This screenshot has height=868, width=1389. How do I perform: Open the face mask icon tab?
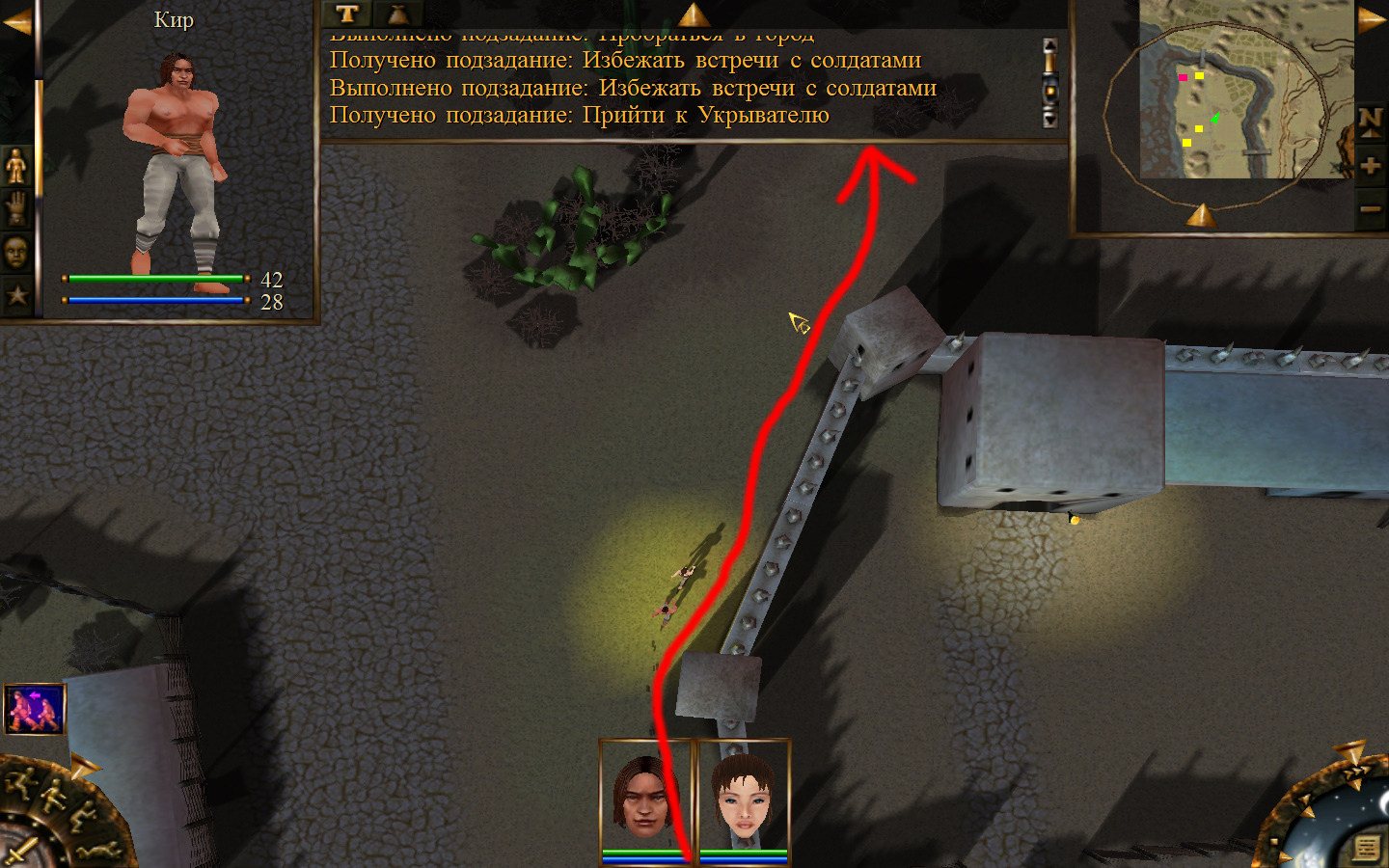coord(16,253)
